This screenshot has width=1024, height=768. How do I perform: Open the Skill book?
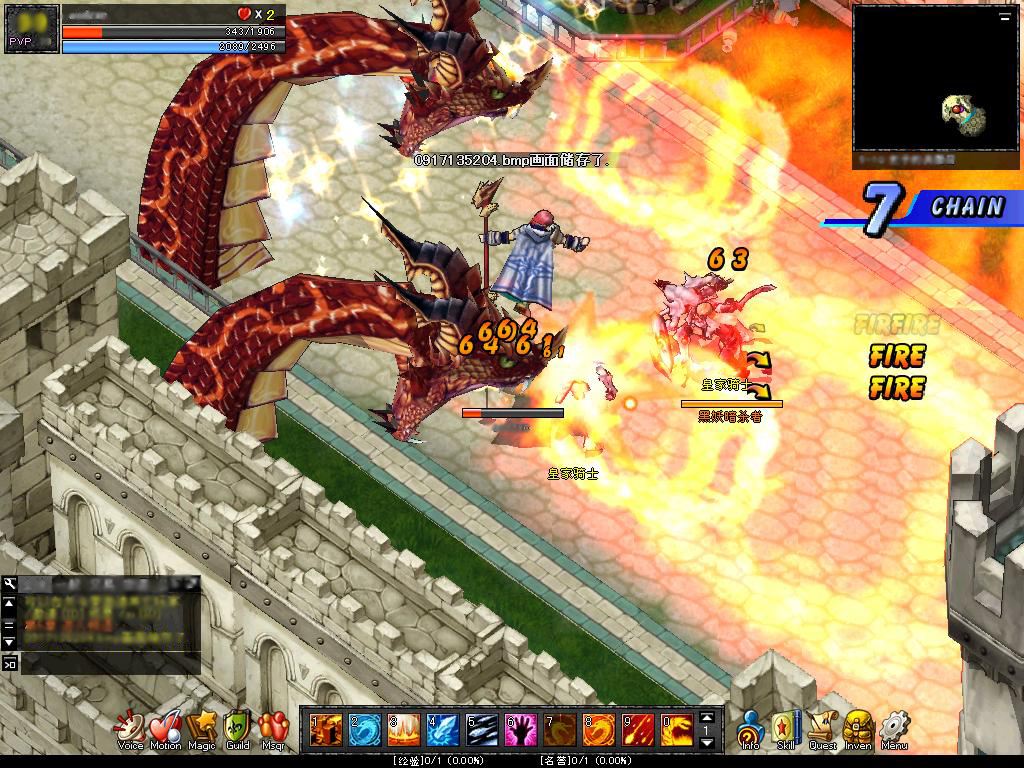pos(786,727)
